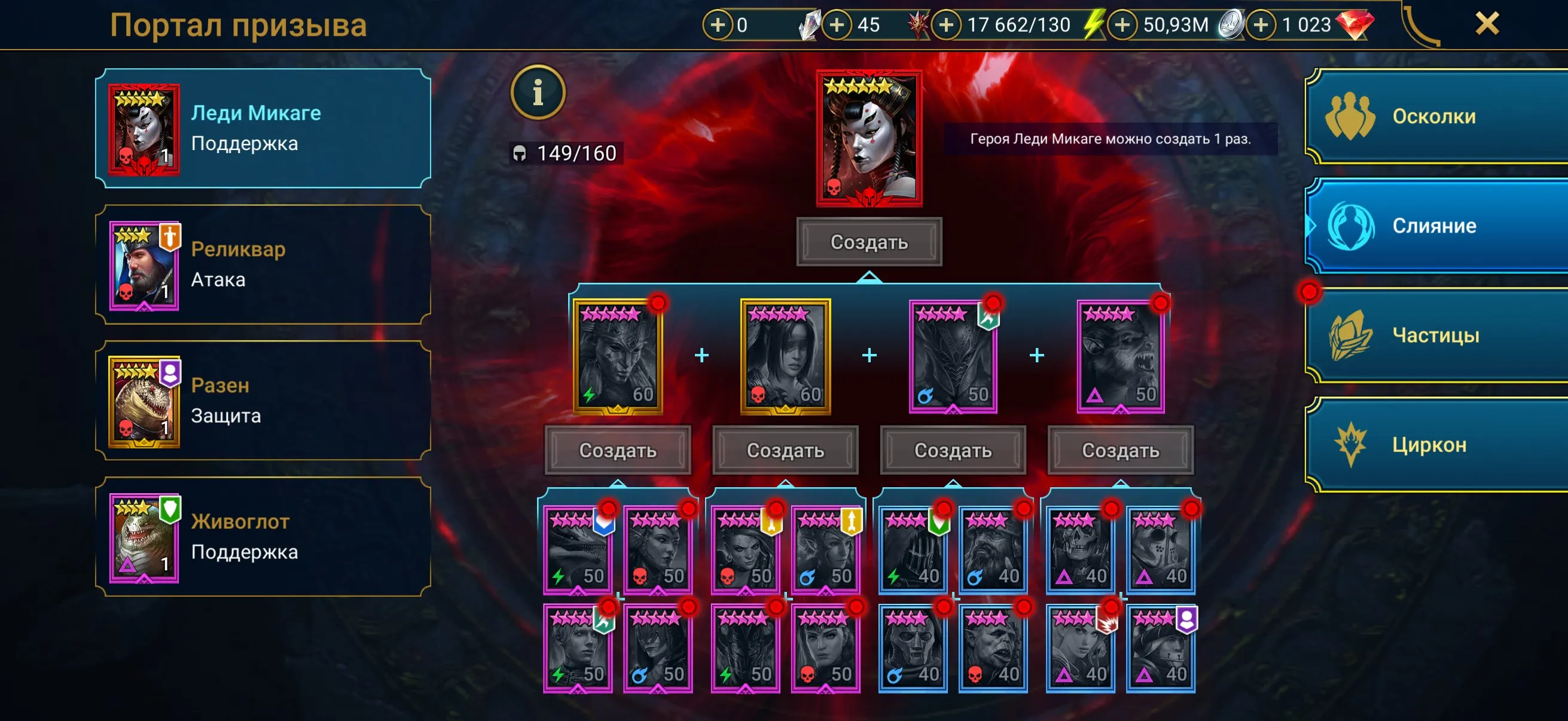This screenshot has width=1568, height=721.
Task: Open the Осколки tab
Action: tap(1436, 115)
